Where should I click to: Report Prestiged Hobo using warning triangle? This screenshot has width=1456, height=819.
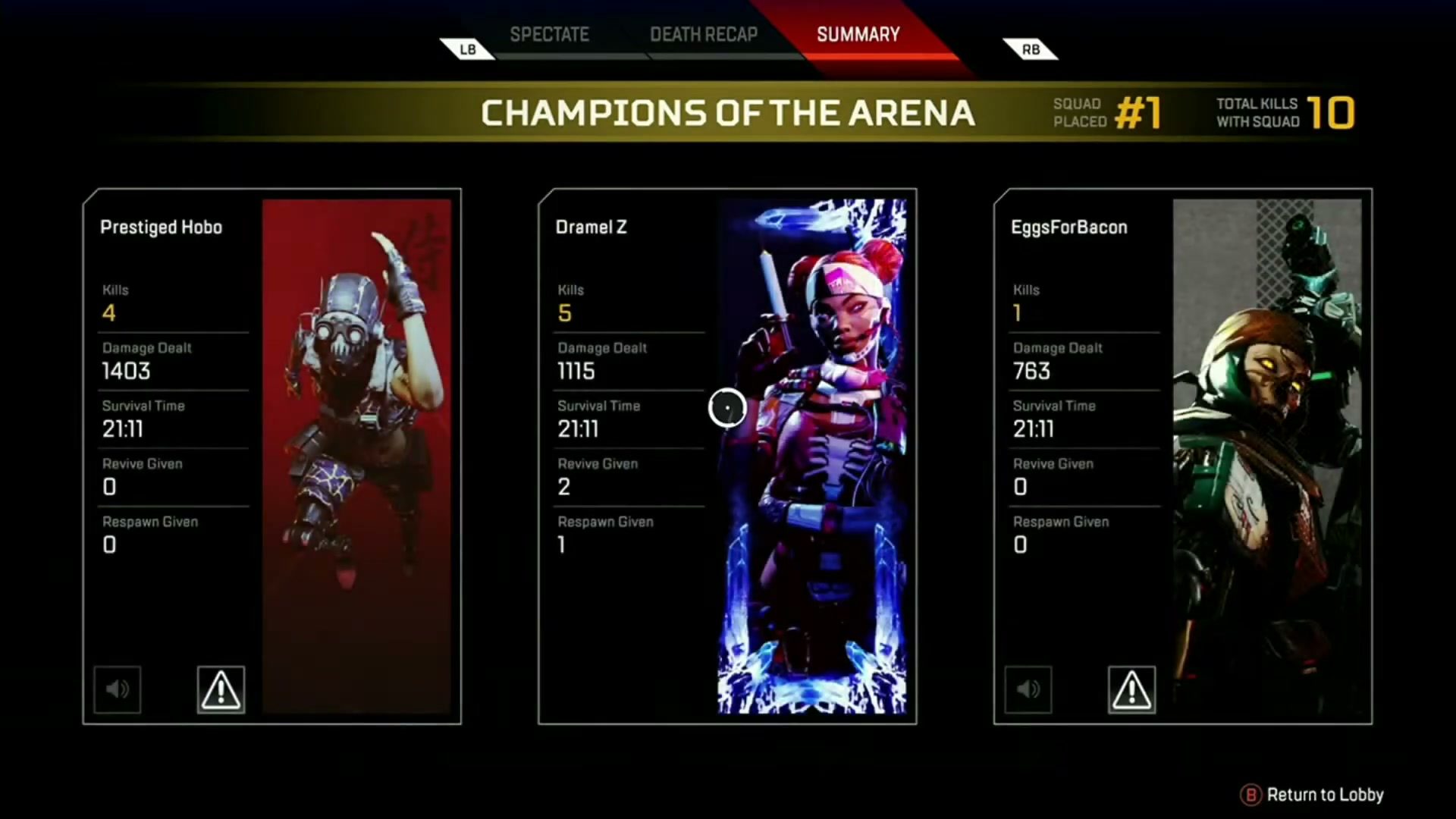pos(221,689)
